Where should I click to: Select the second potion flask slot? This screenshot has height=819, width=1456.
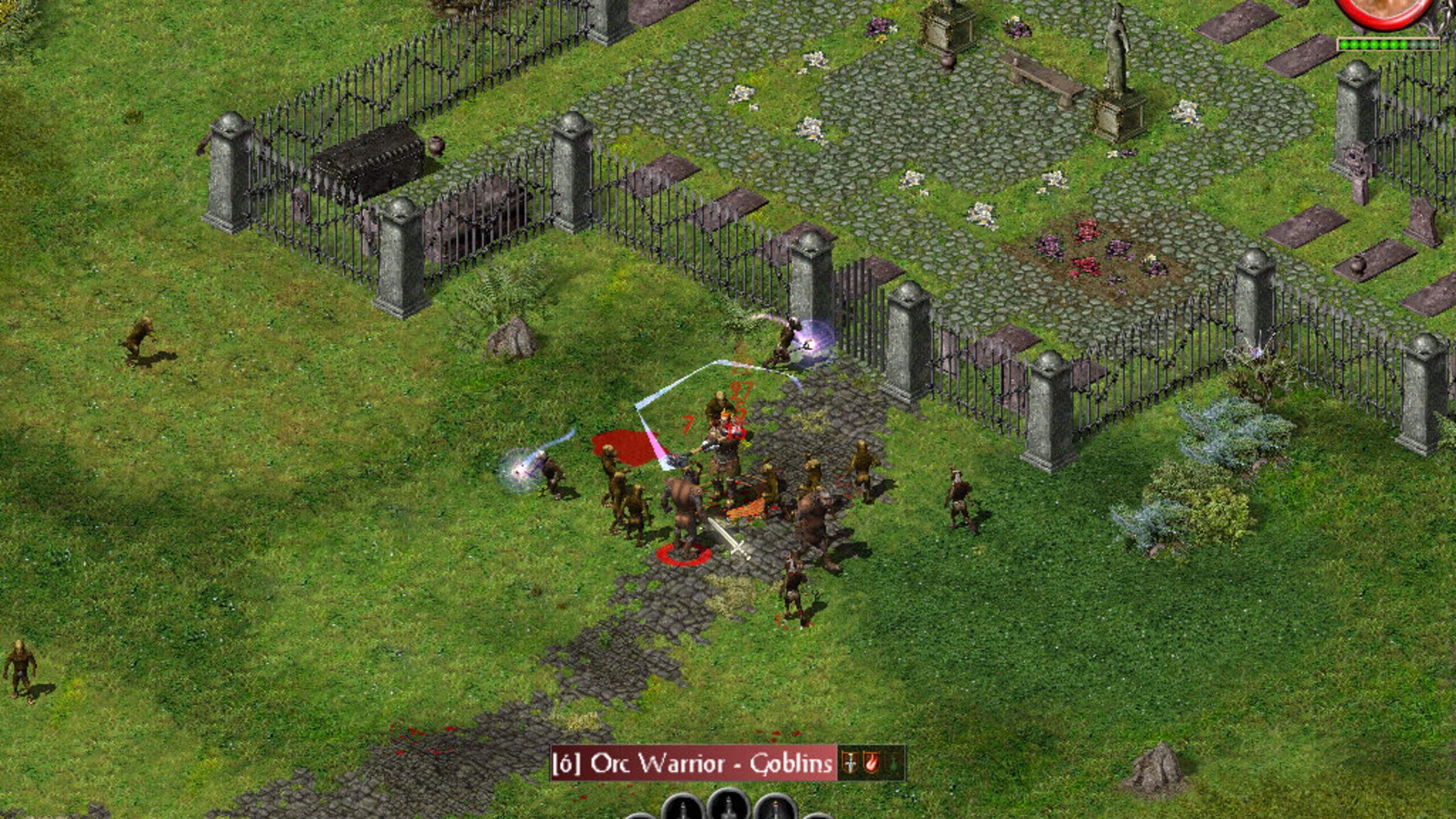tap(727, 812)
